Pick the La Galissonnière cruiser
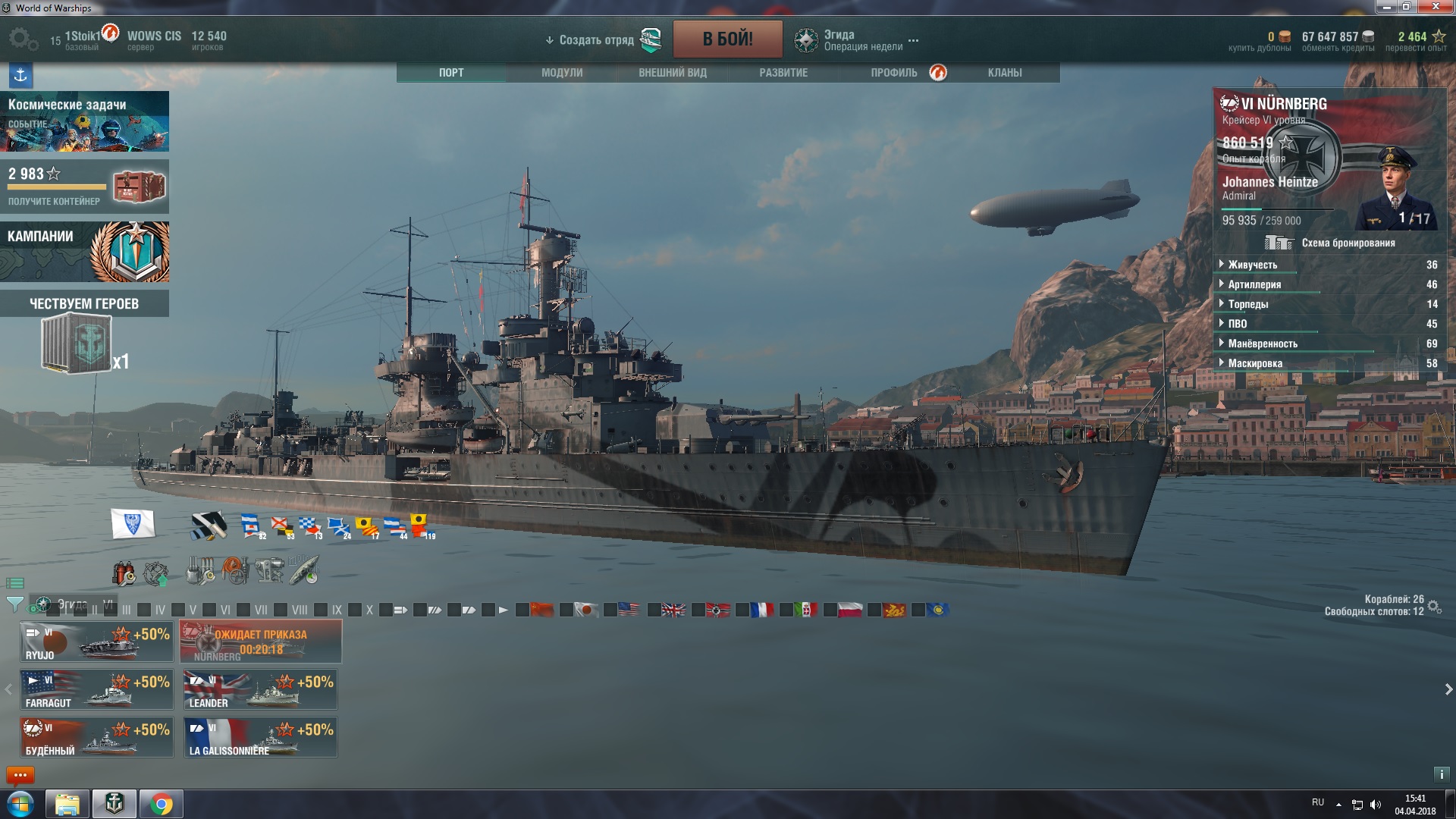The height and width of the screenshot is (819, 1456). point(260,737)
